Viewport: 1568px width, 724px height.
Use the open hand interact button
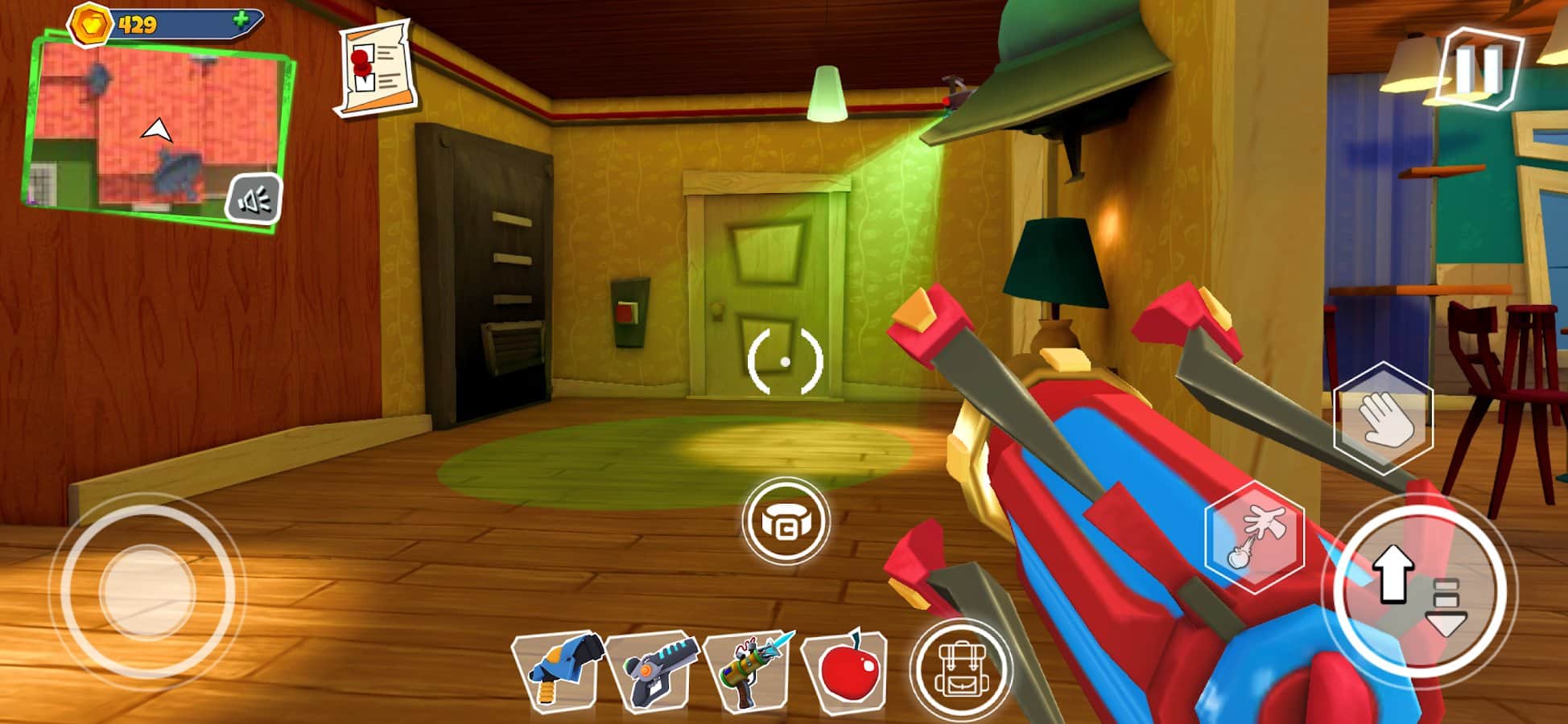[1383, 418]
